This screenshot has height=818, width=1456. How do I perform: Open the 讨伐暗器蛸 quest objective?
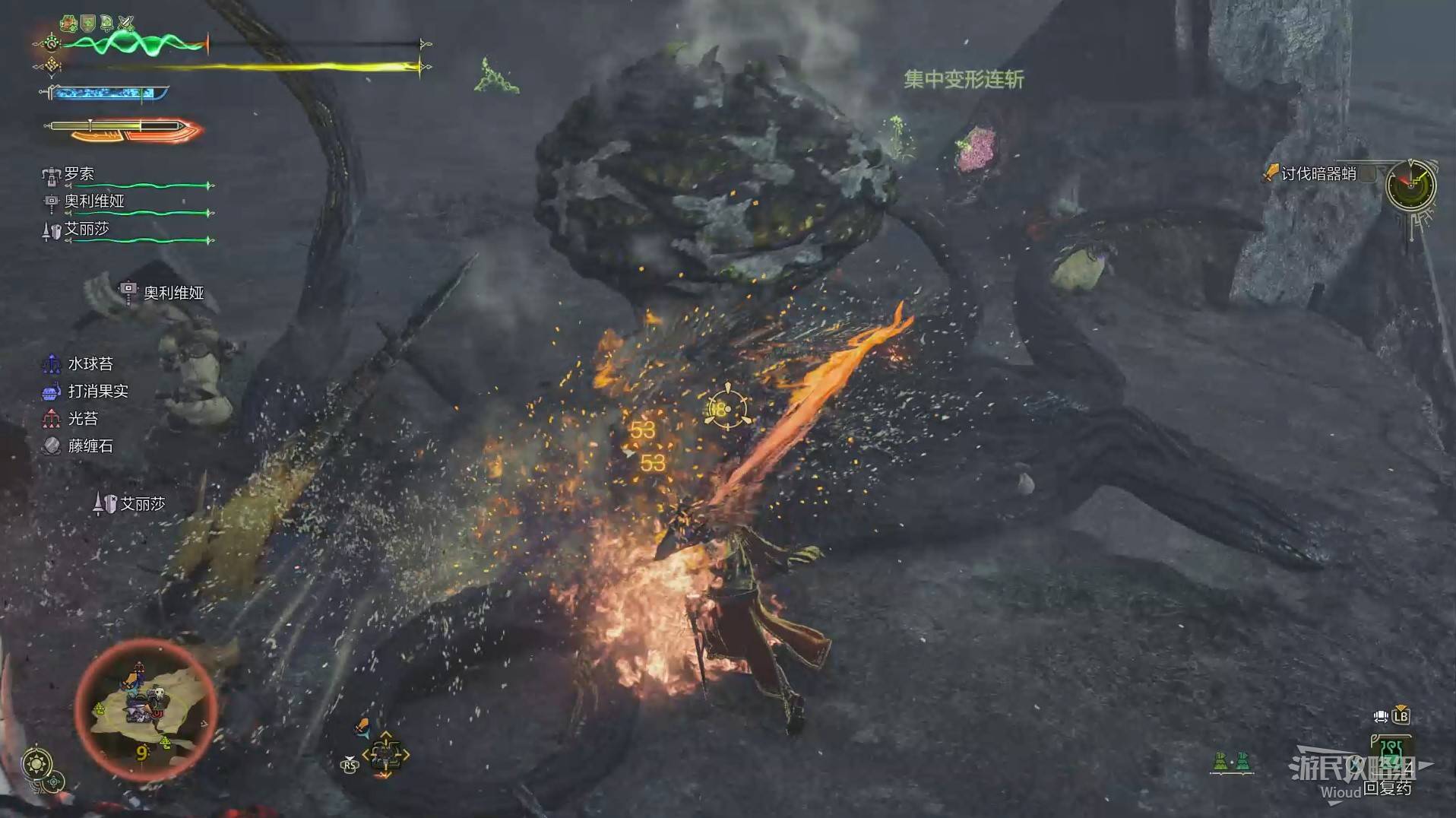pos(1318,174)
